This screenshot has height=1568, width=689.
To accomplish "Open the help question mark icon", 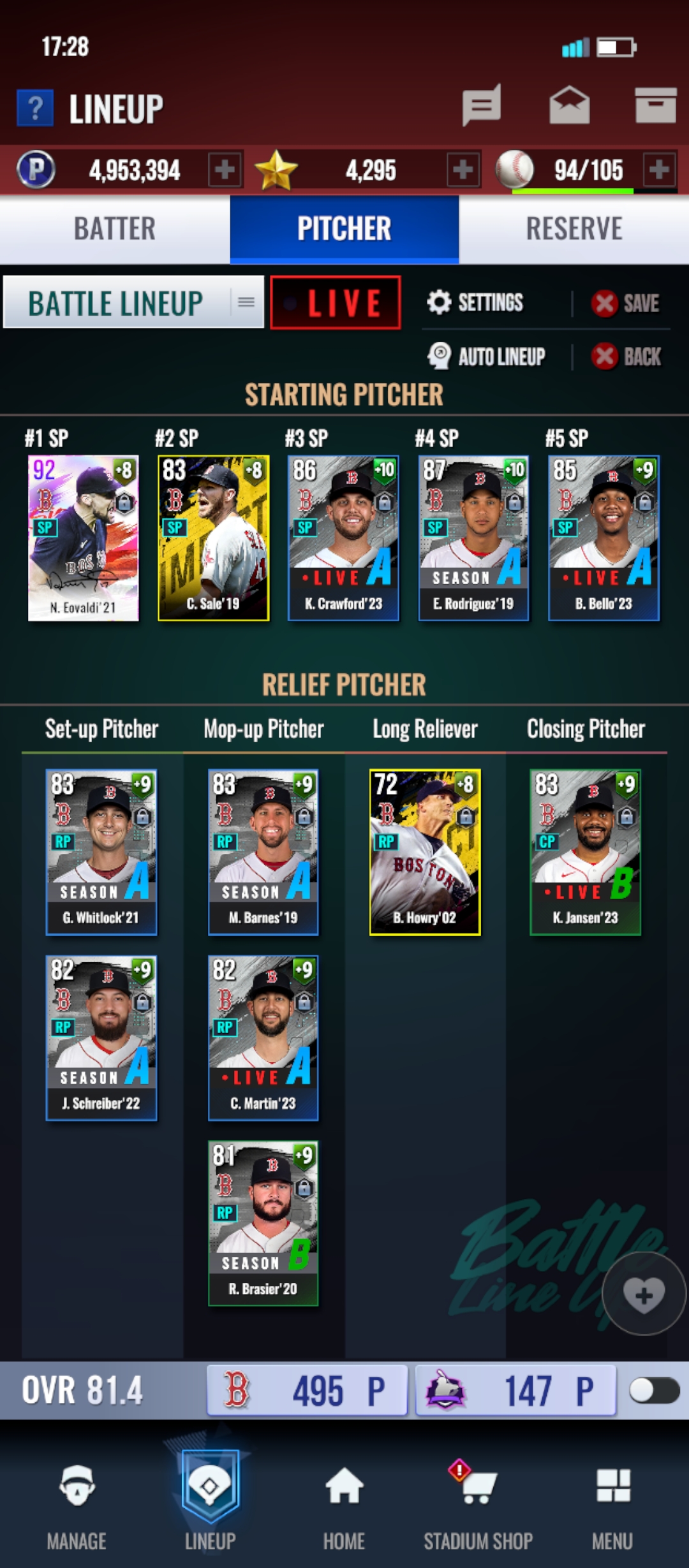I will (36, 108).
